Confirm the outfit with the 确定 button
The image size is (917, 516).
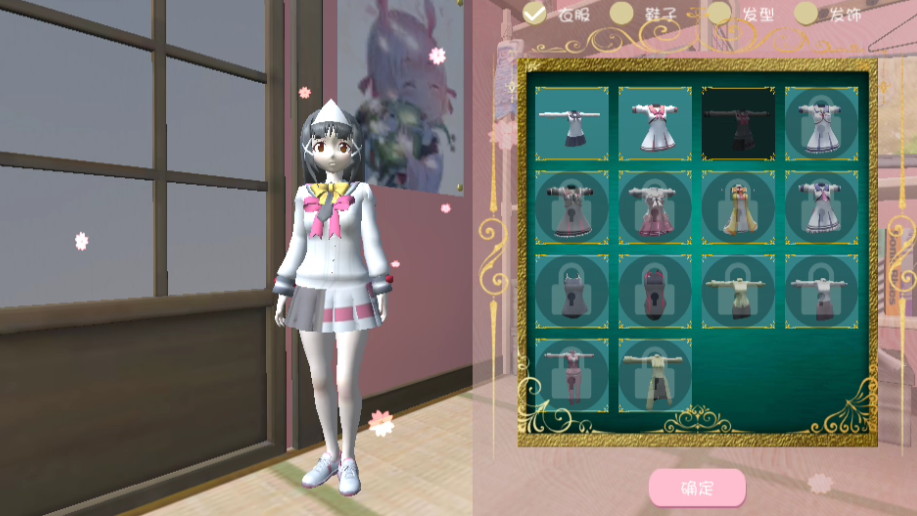(x=697, y=488)
